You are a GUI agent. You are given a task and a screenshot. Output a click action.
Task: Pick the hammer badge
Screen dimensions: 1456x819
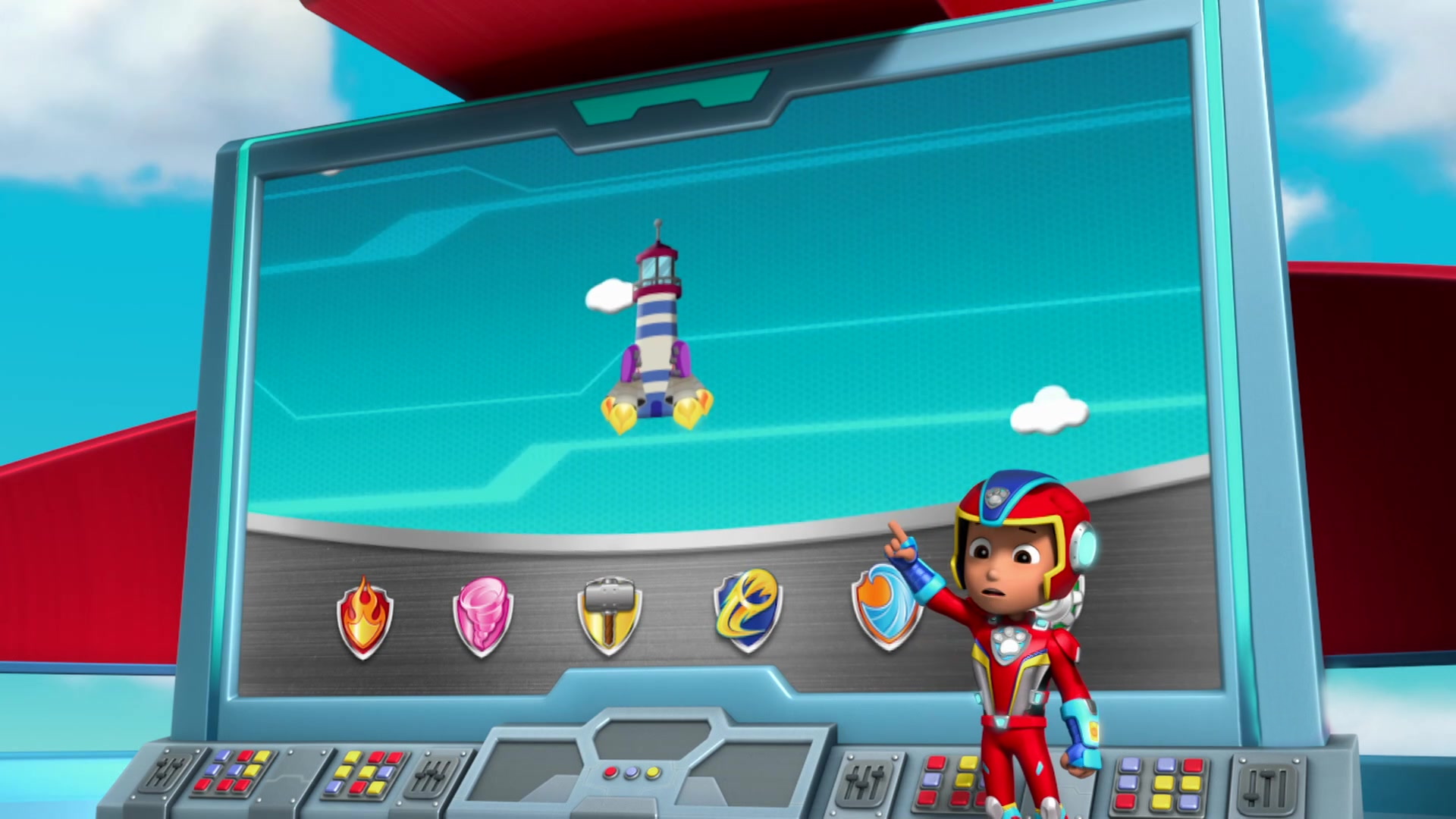tap(609, 616)
